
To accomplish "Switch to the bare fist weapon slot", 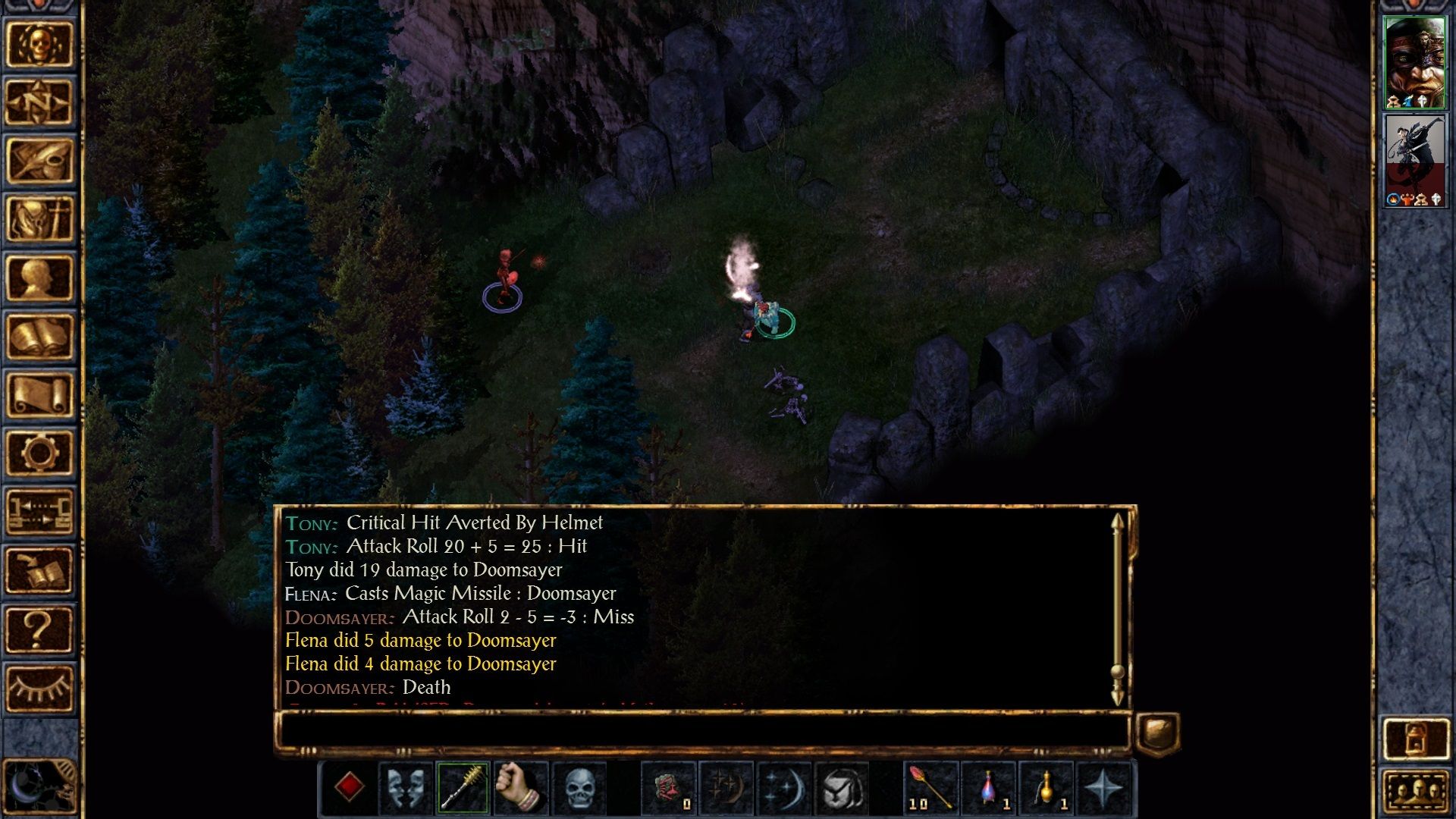I will [x=521, y=788].
